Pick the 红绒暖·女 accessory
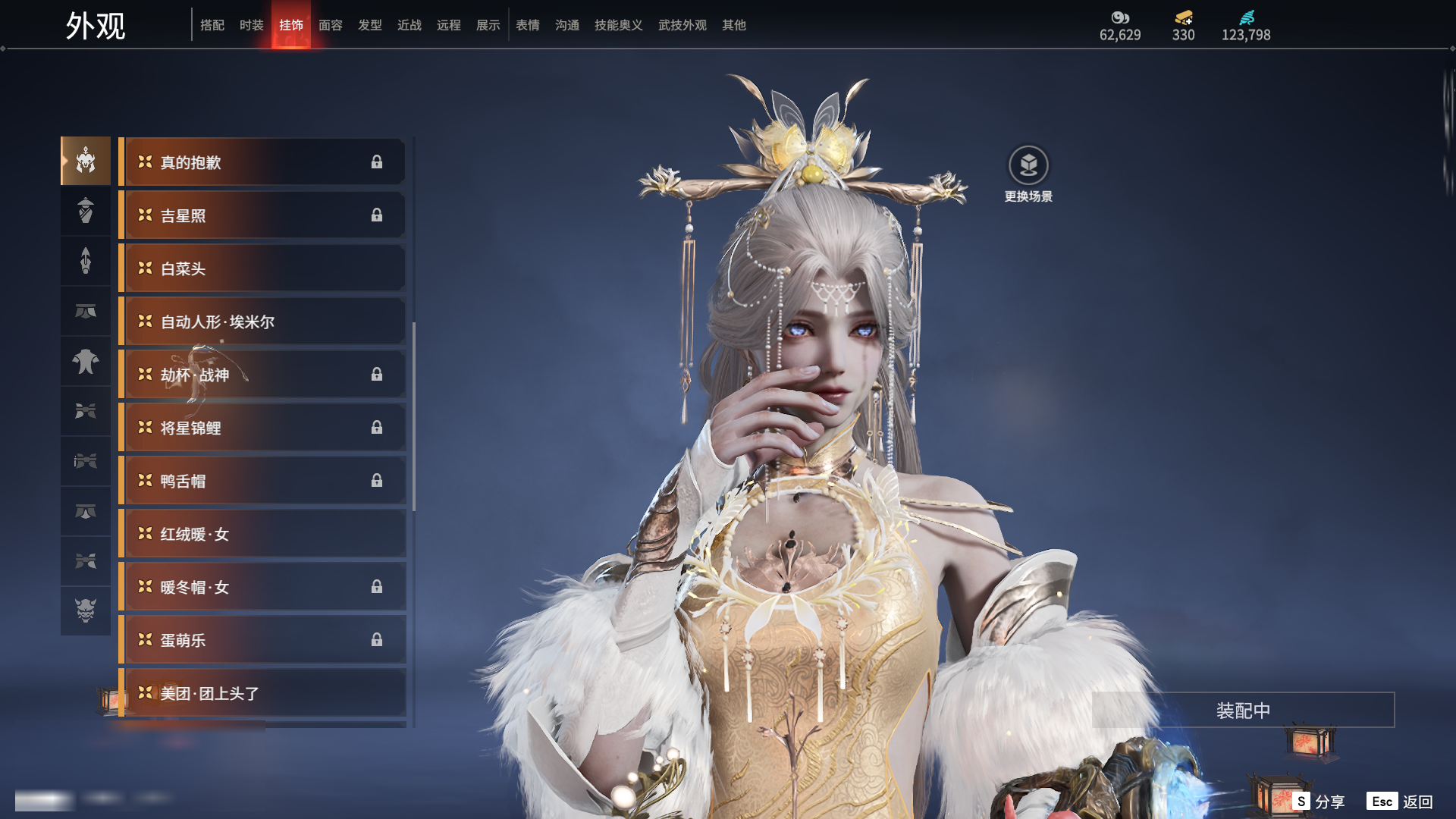Image resolution: width=1456 pixels, height=819 pixels. (262, 534)
